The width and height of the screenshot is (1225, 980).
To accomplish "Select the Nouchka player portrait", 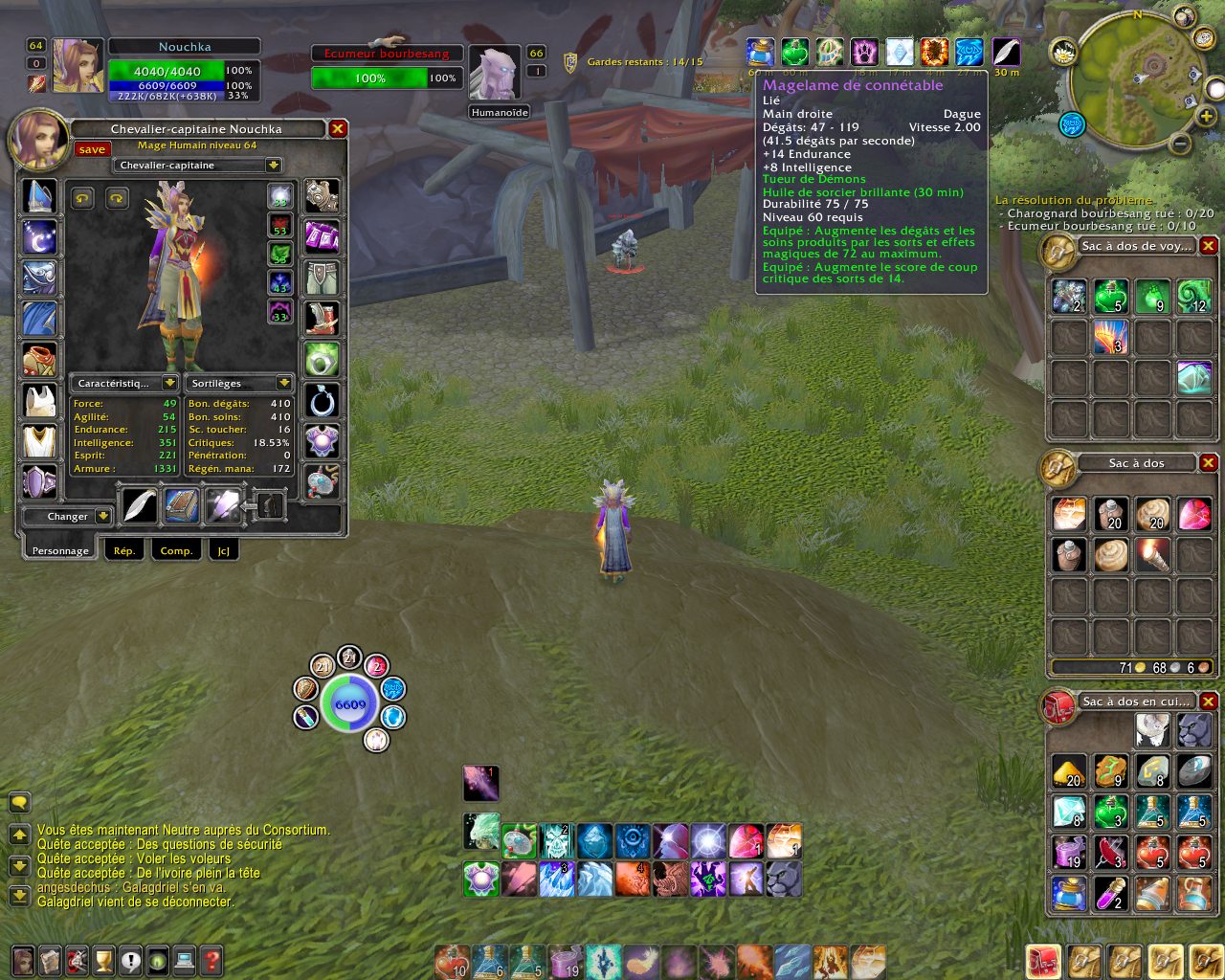I will 78,65.
